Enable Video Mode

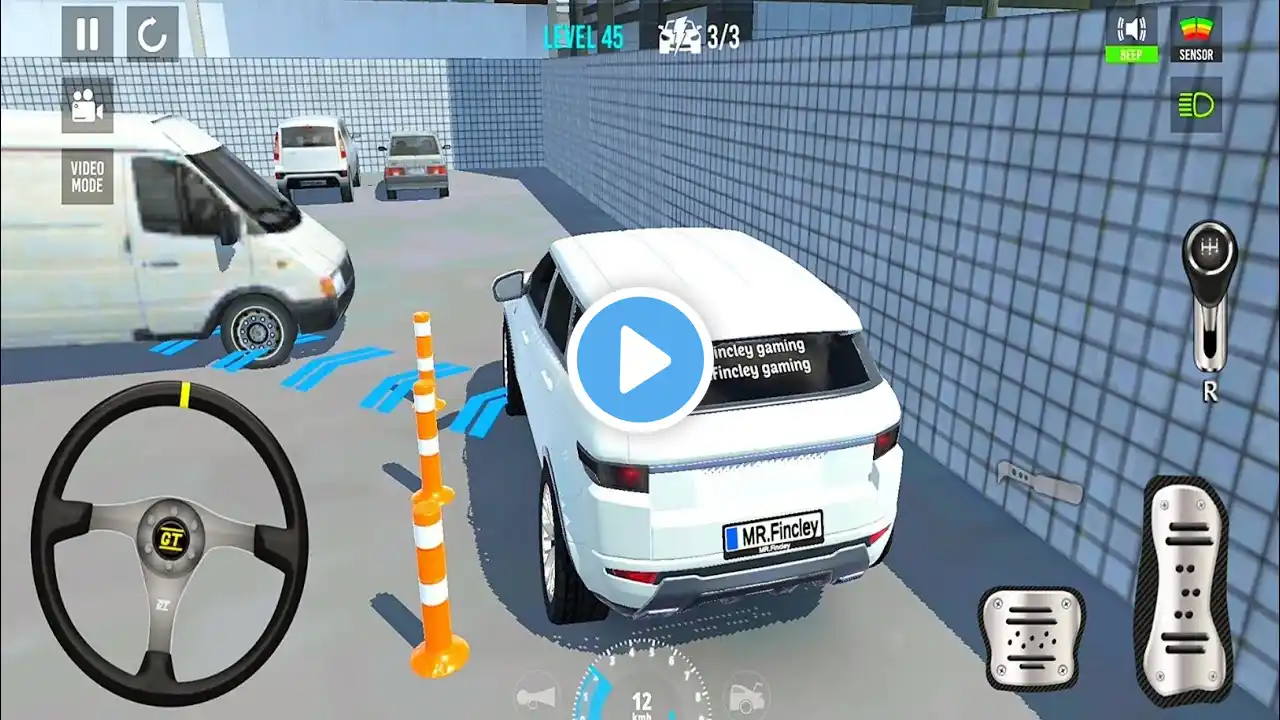(87, 177)
